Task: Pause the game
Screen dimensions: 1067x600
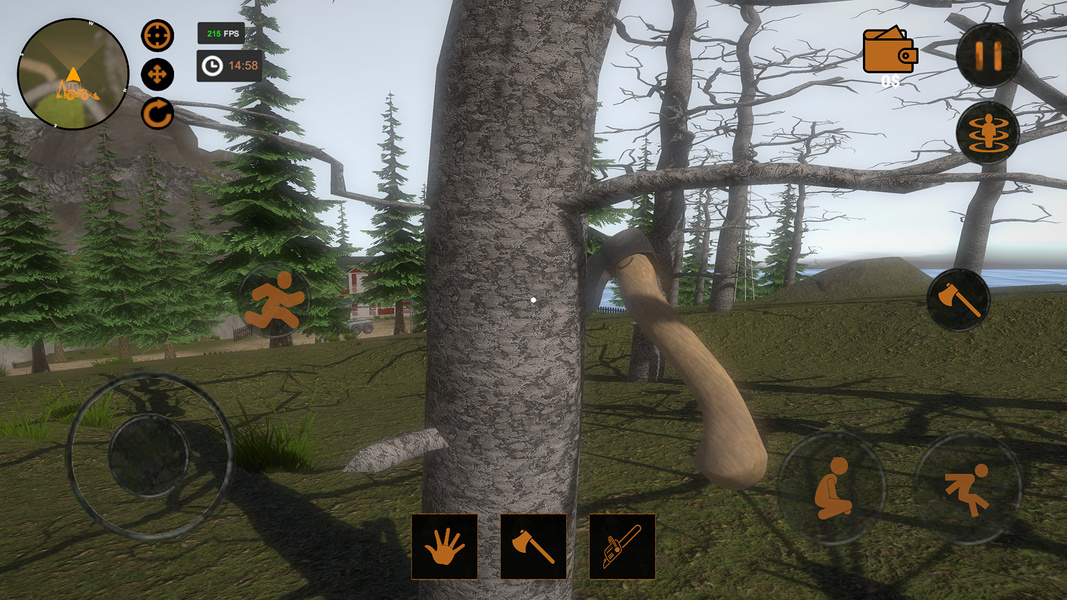Action: (988, 55)
